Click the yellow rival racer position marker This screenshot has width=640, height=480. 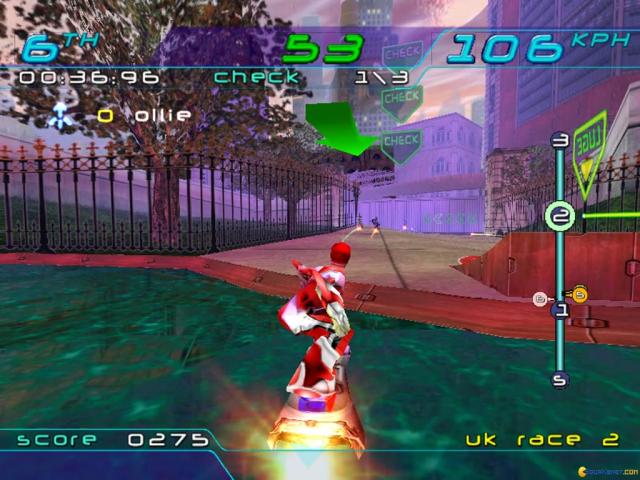tap(579, 294)
